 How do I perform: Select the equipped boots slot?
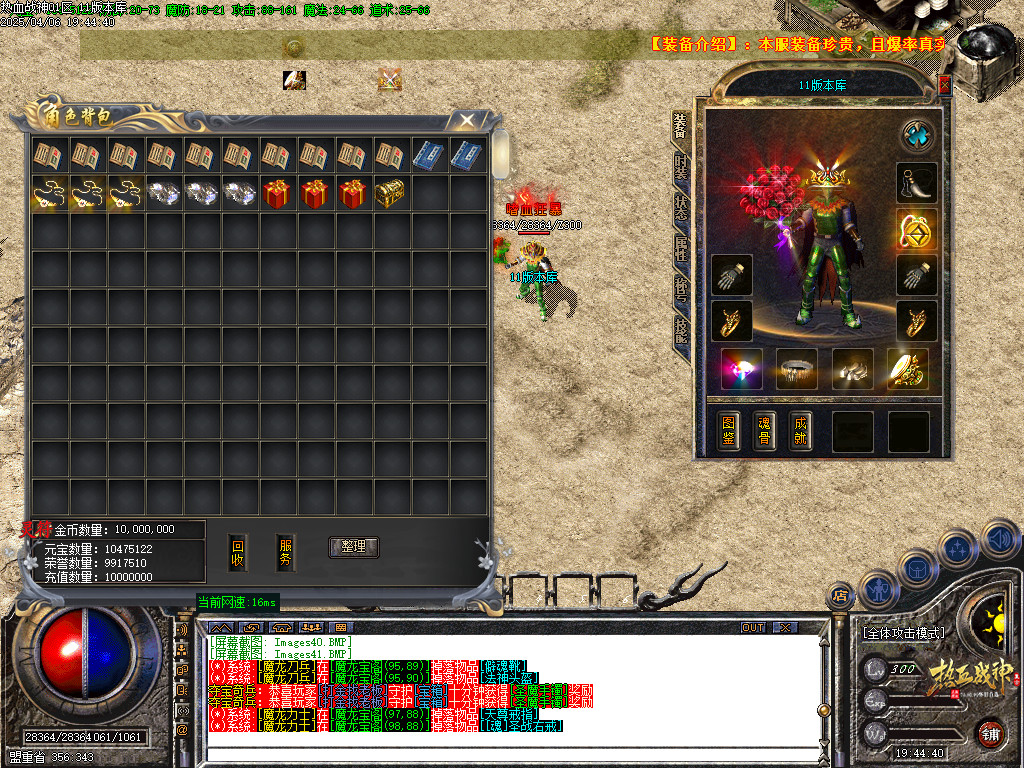[852, 370]
